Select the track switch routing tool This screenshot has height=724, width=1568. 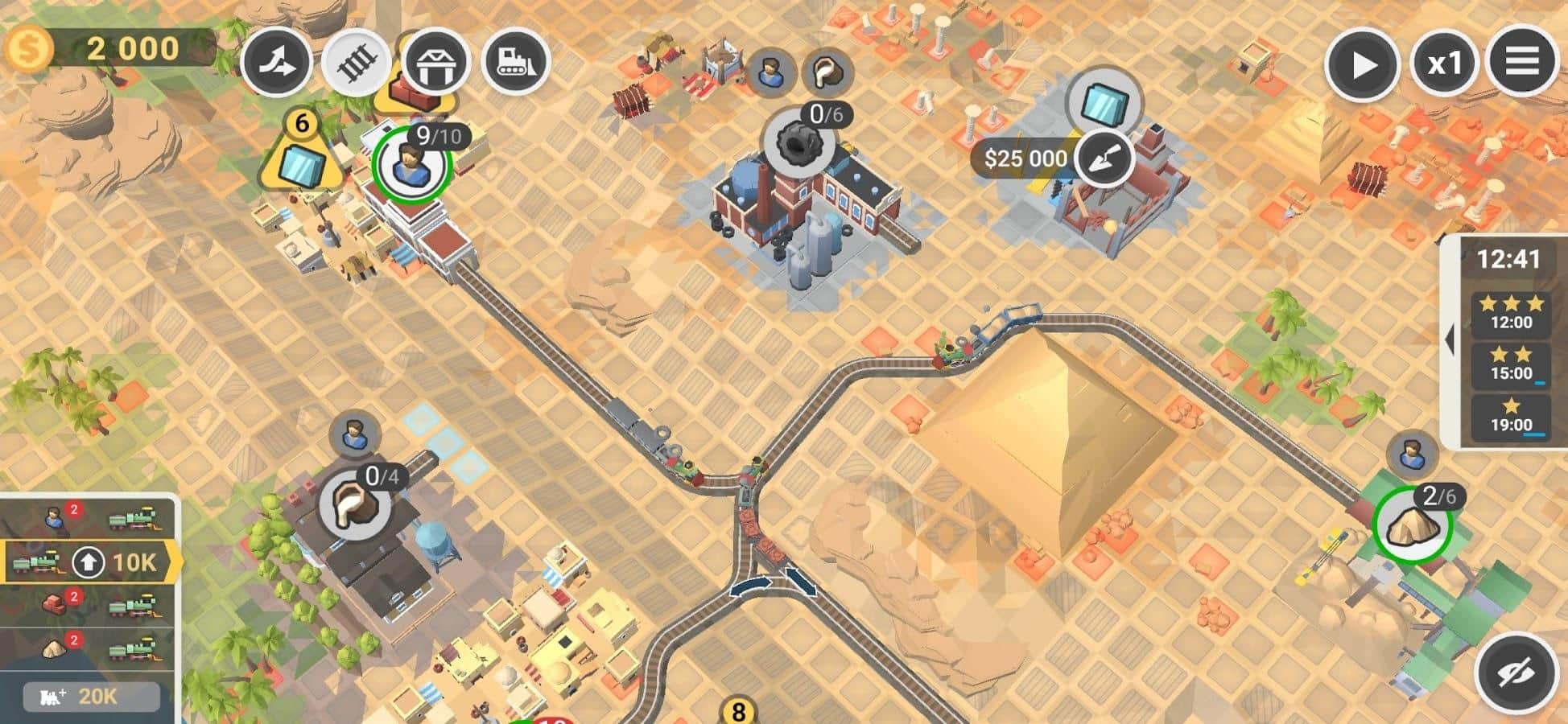[277, 62]
